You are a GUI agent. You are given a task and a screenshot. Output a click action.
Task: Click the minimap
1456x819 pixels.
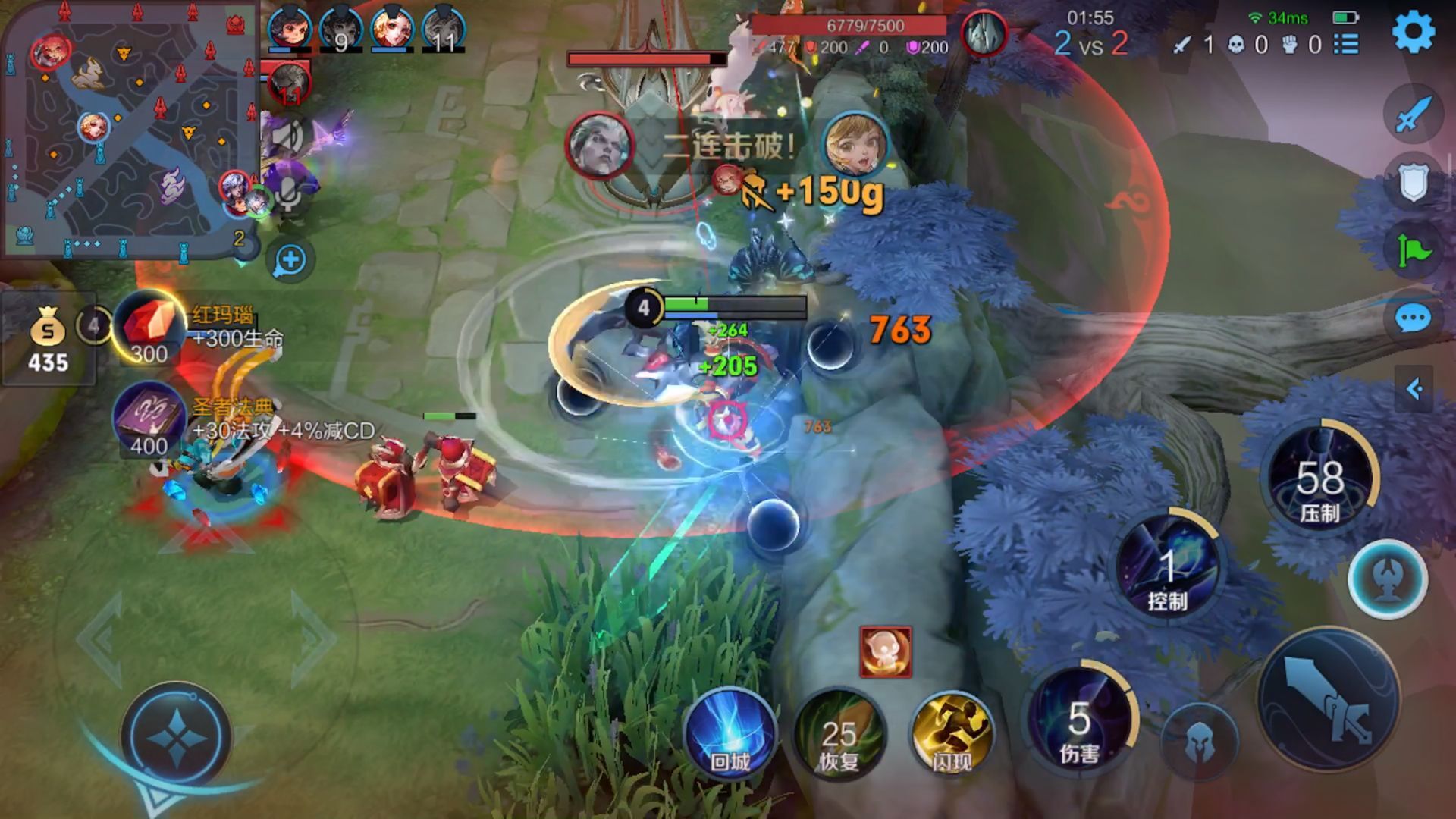pos(129,129)
